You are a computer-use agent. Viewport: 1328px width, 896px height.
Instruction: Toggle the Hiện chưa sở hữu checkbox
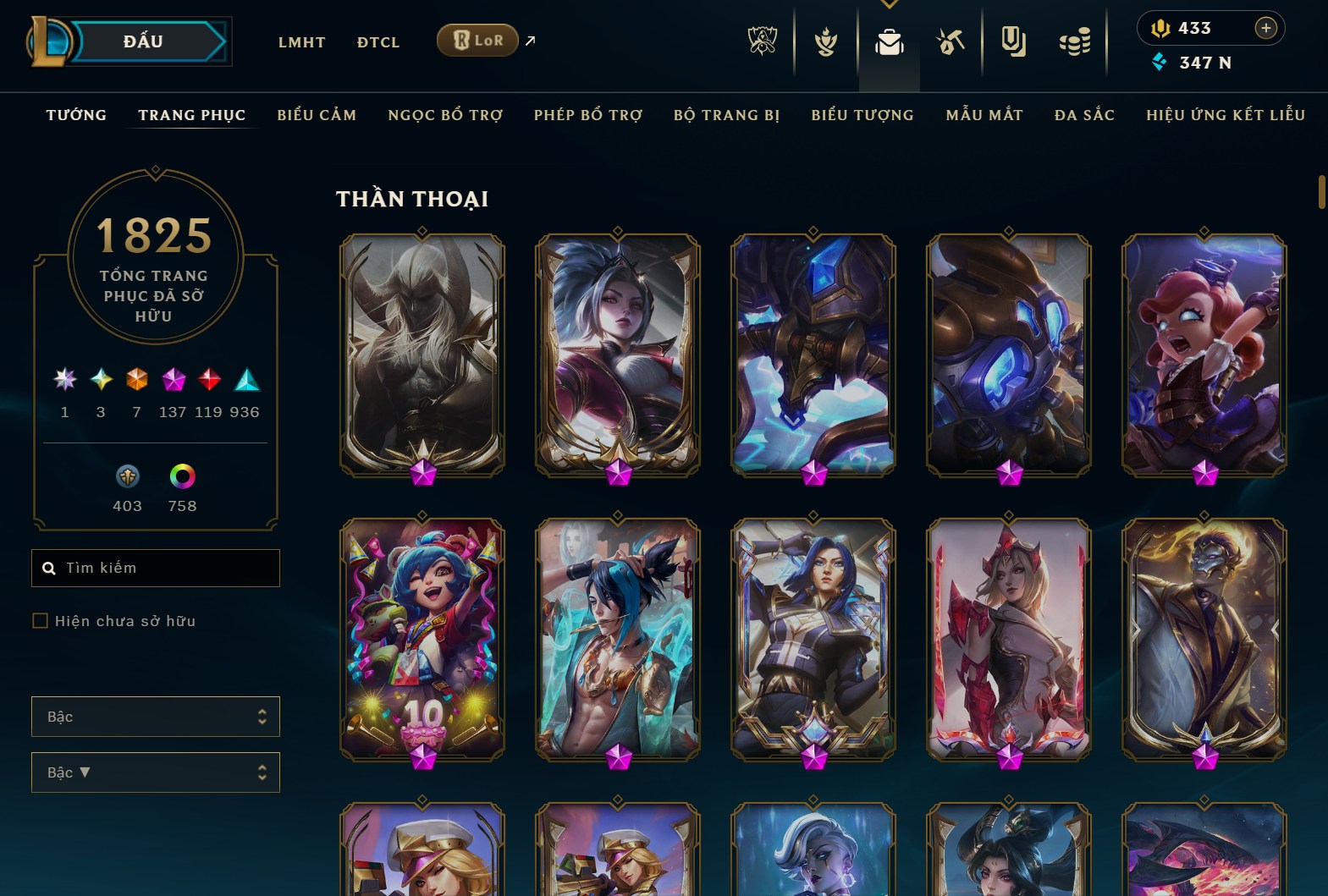[x=40, y=621]
